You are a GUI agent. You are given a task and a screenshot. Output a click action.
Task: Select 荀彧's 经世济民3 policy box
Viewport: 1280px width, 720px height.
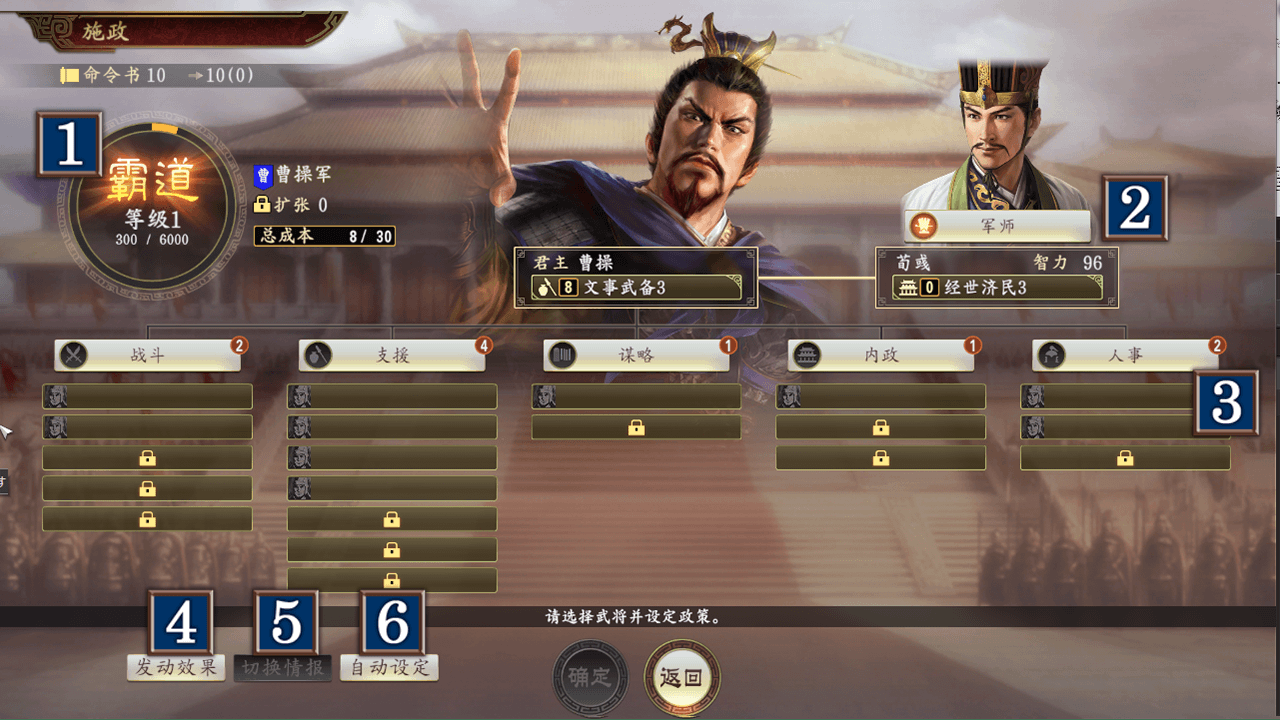(997, 288)
